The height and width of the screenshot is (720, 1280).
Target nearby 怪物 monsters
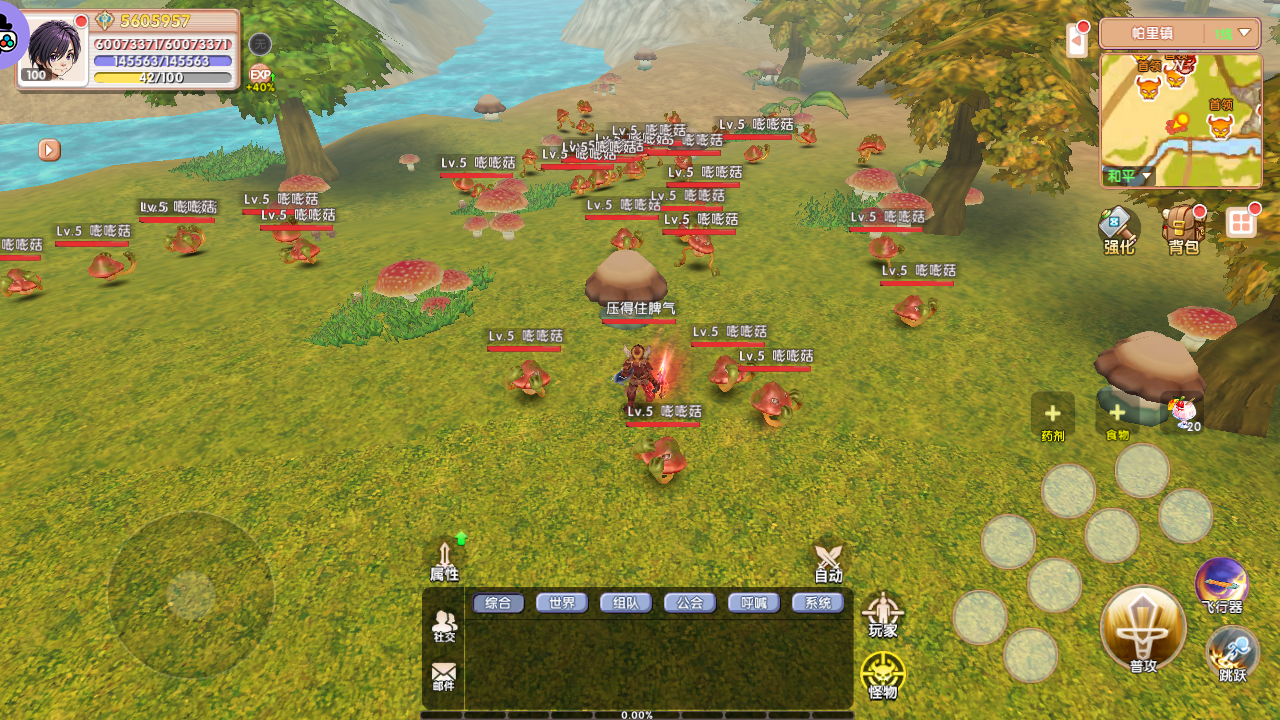(883, 676)
